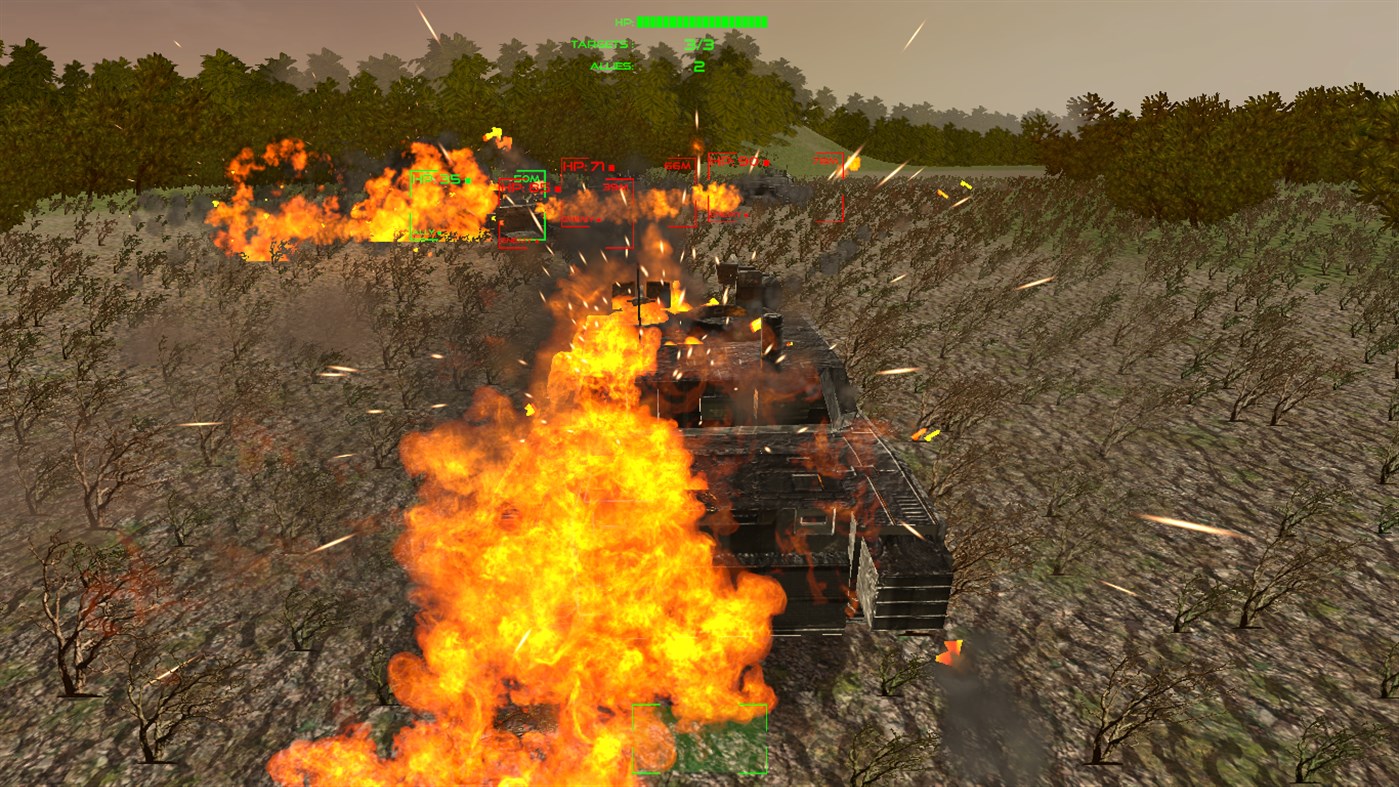Toggle the ALLY status tag under the green bracket
The image size is (1399, 787).
(423, 232)
